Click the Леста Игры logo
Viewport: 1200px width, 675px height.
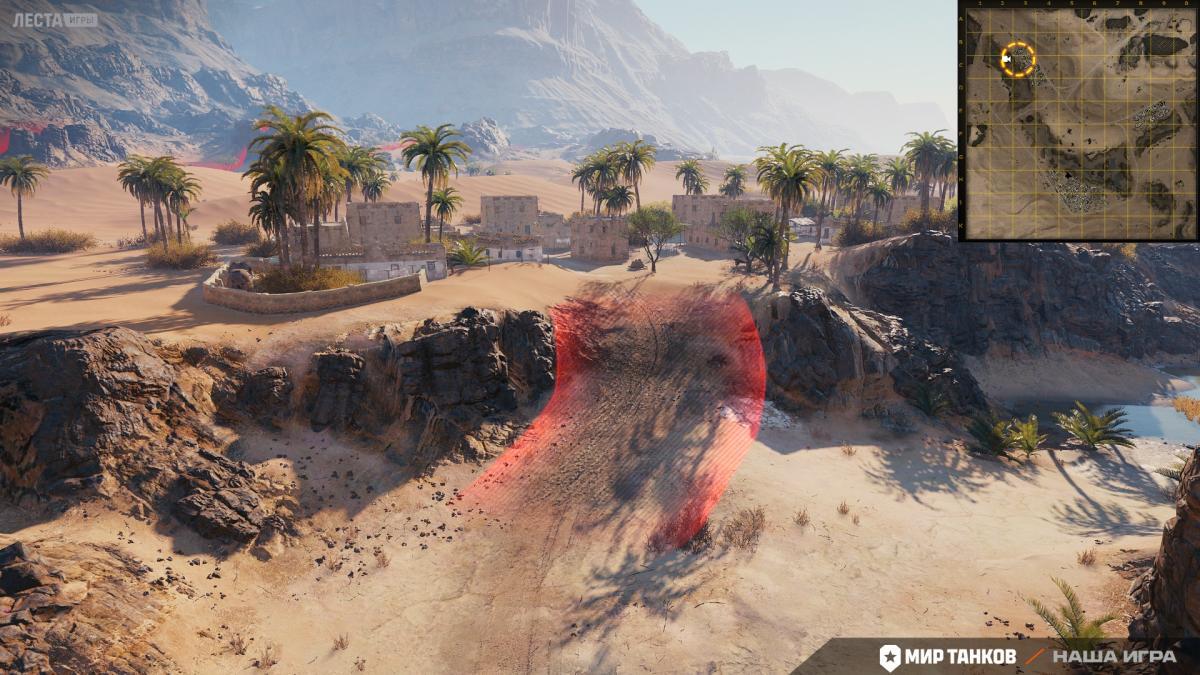(x=54, y=19)
